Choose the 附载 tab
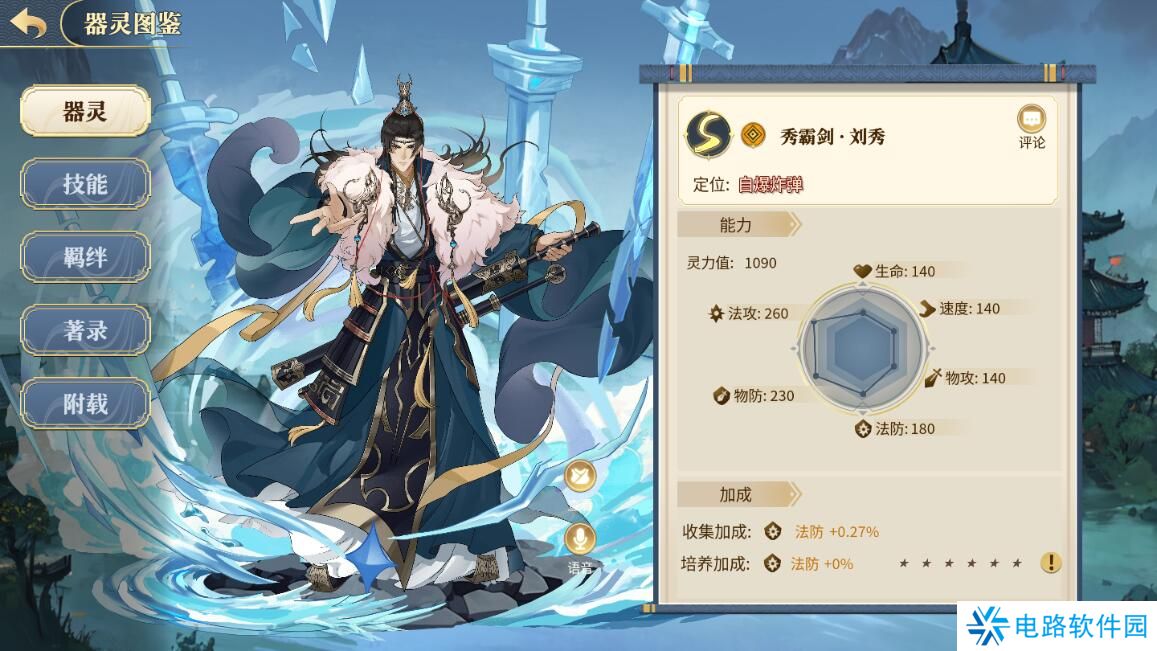This screenshot has width=1157, height=651. [x=85, y=404]
